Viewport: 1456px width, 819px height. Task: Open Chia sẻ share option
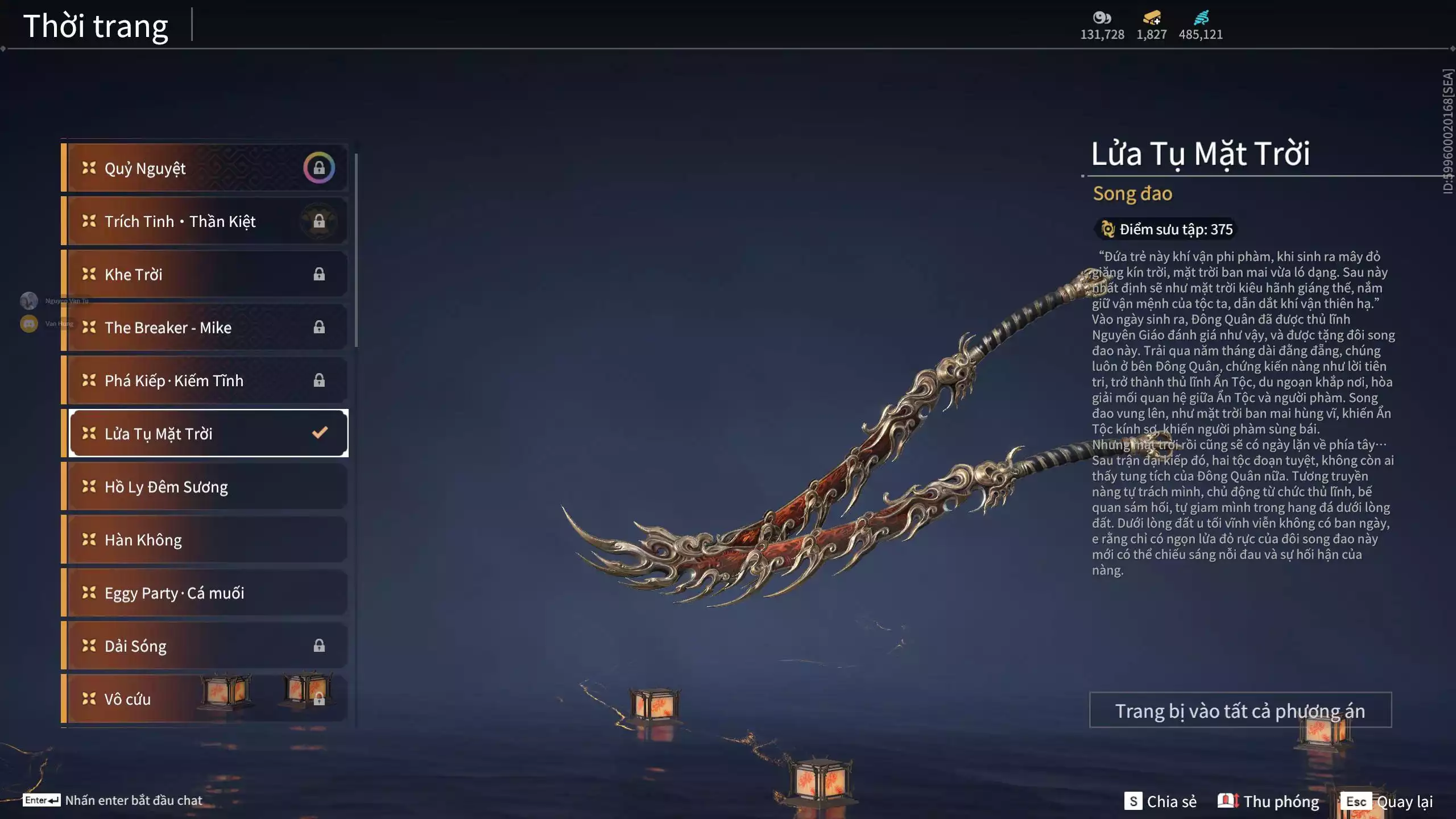tap(1160, 801)
